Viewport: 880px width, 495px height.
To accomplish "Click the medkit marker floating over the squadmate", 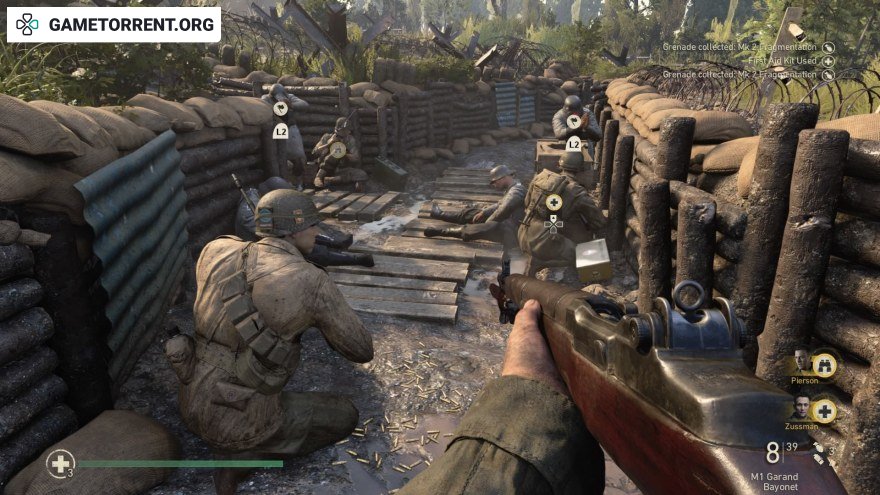I will point(554,204).
